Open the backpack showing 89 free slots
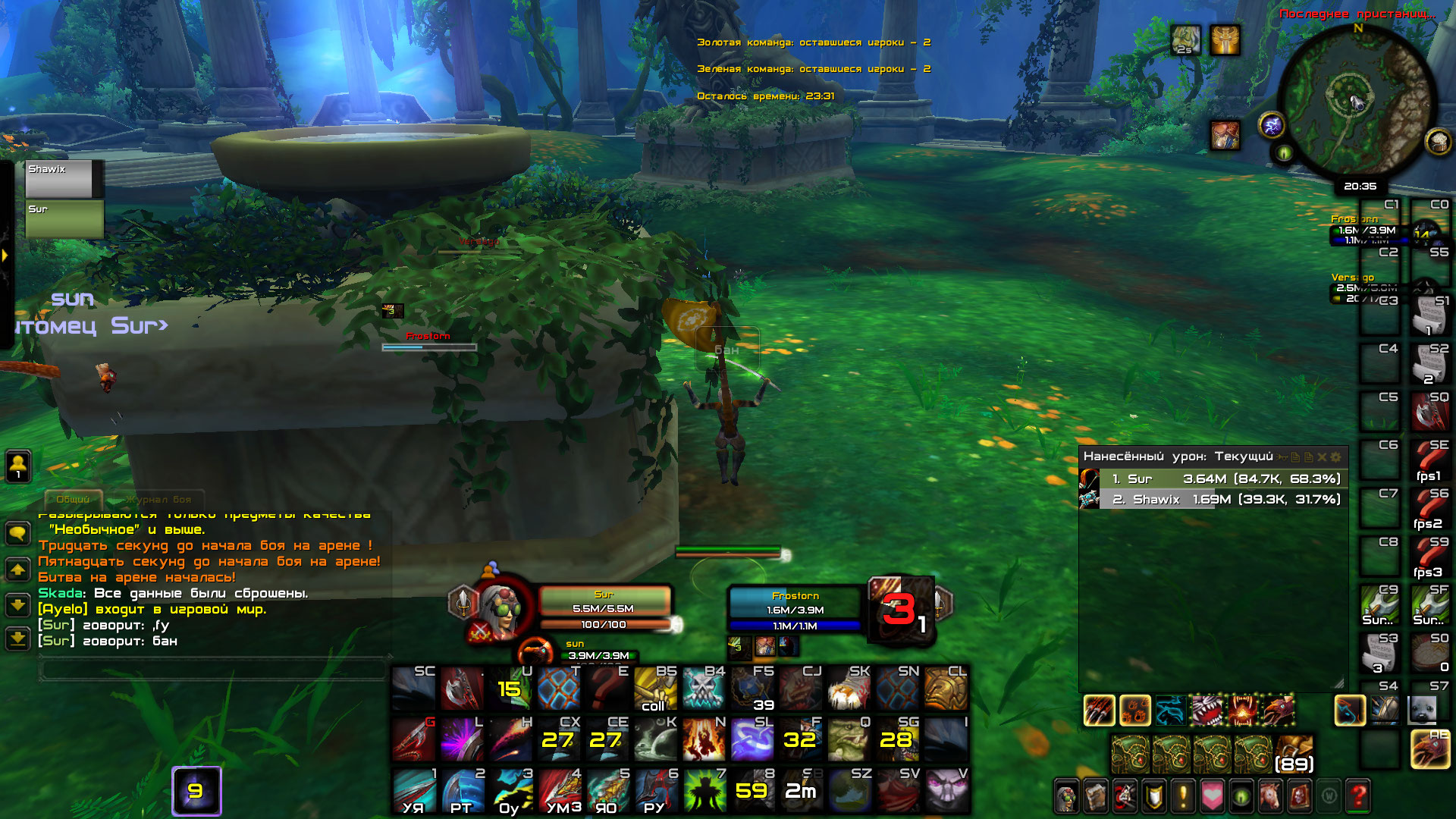Viewport: 1456px width, 819px height. point(1294,754)
